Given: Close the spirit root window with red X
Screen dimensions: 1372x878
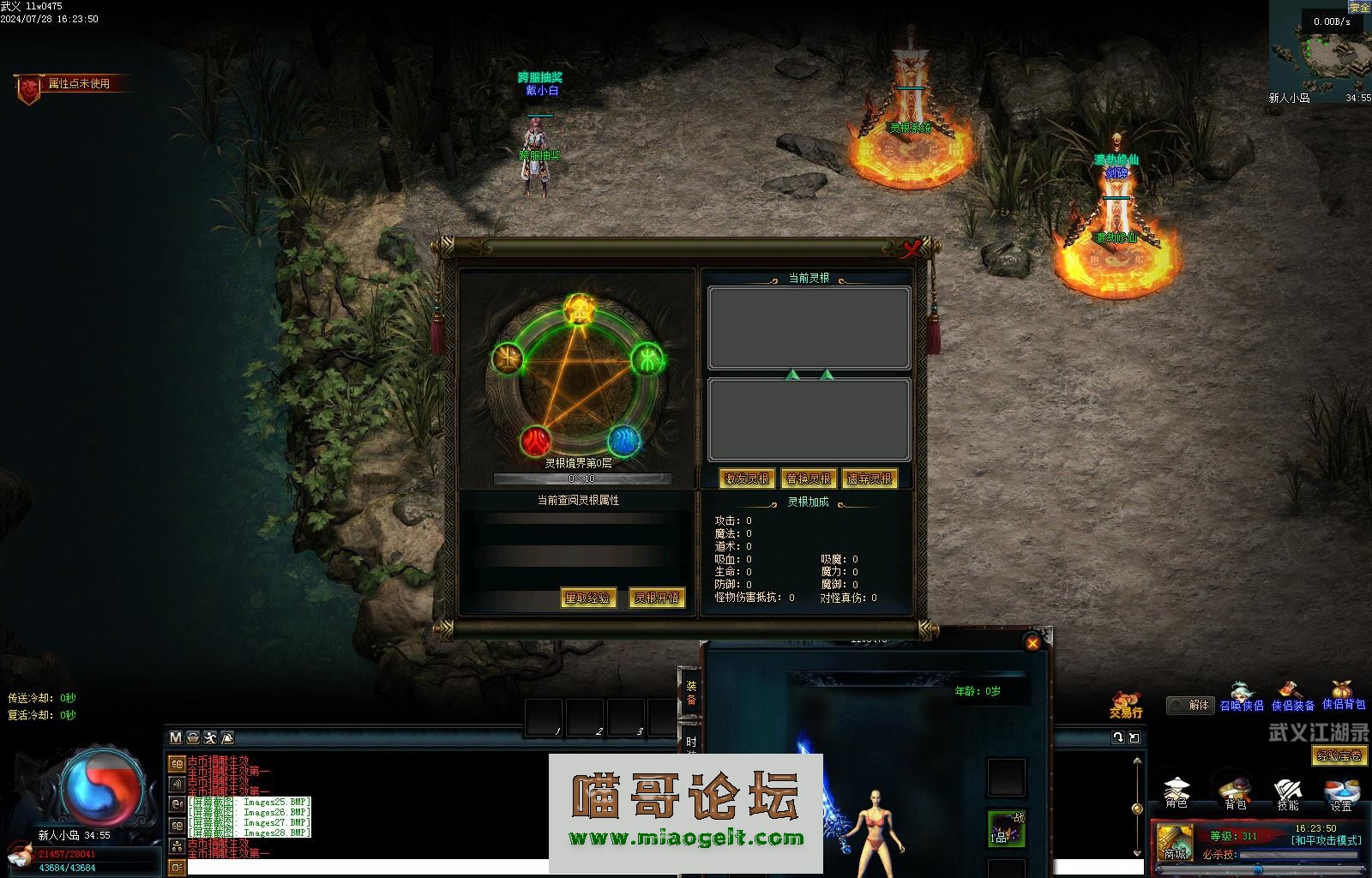Looking at the screenshot, I should coord(912,250).
